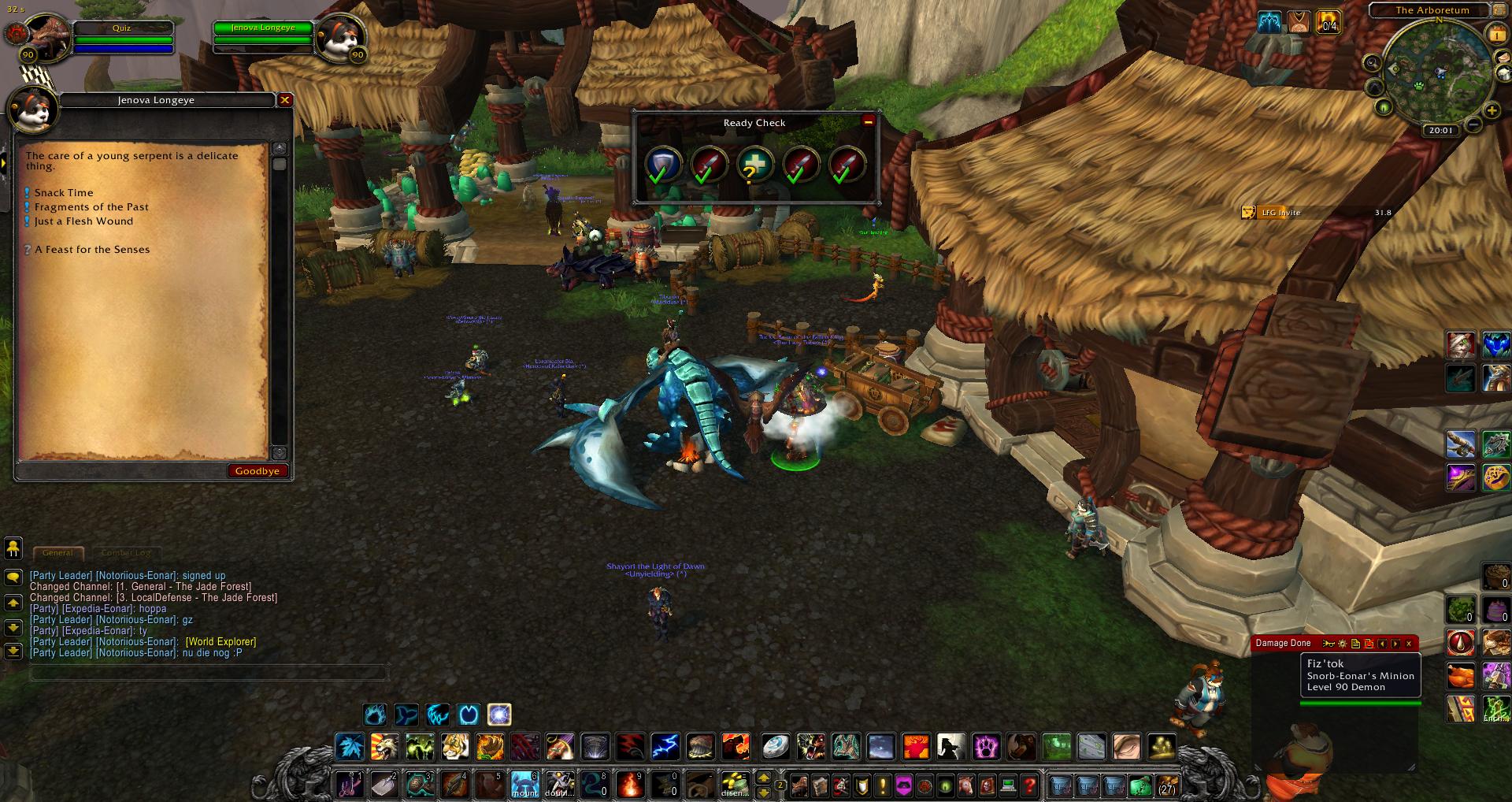
Task: Open the Damage Done meter settings gear
Action: tap(1343, 644)
